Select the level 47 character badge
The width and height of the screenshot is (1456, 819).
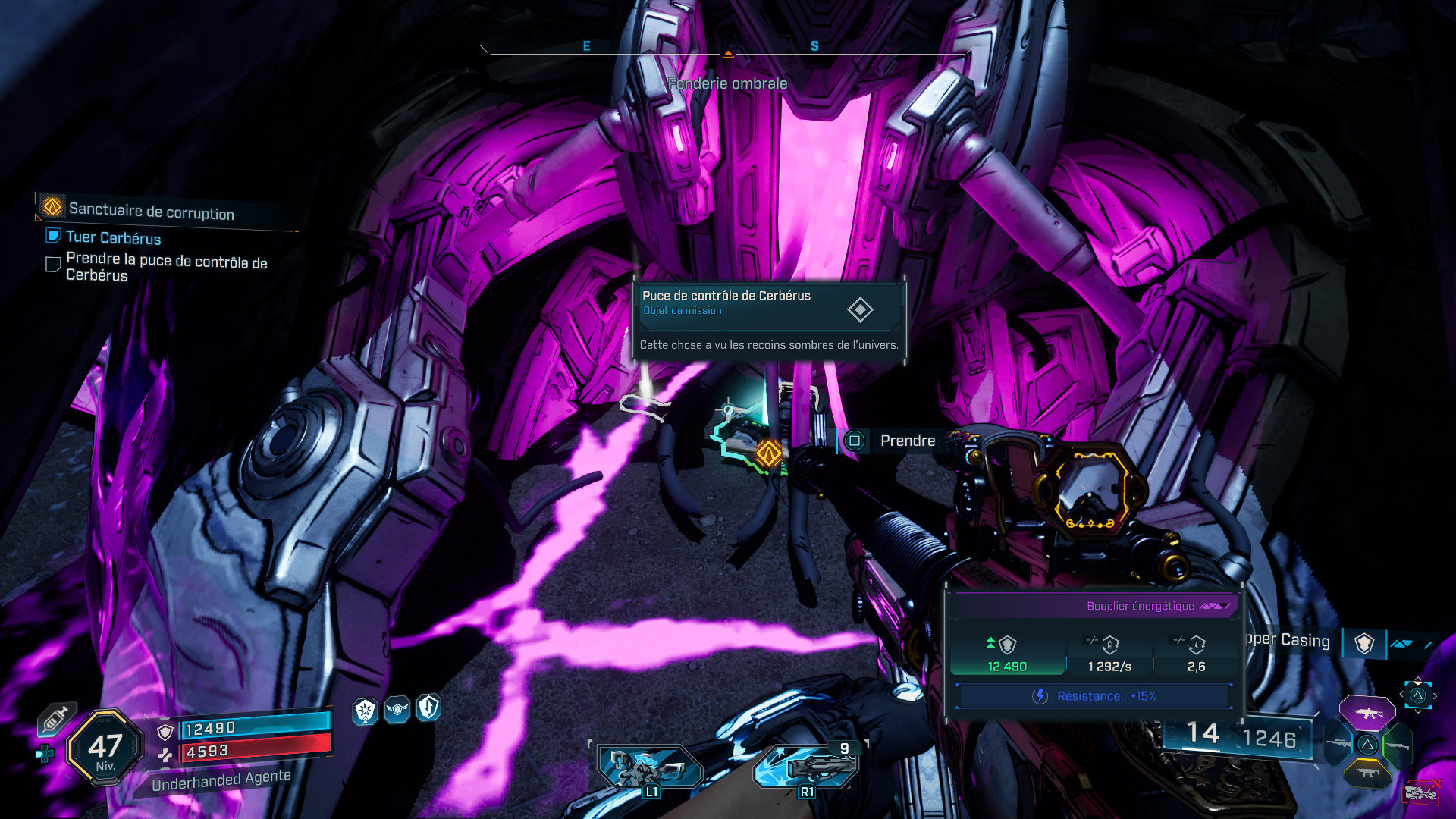[x=105, y=748]
